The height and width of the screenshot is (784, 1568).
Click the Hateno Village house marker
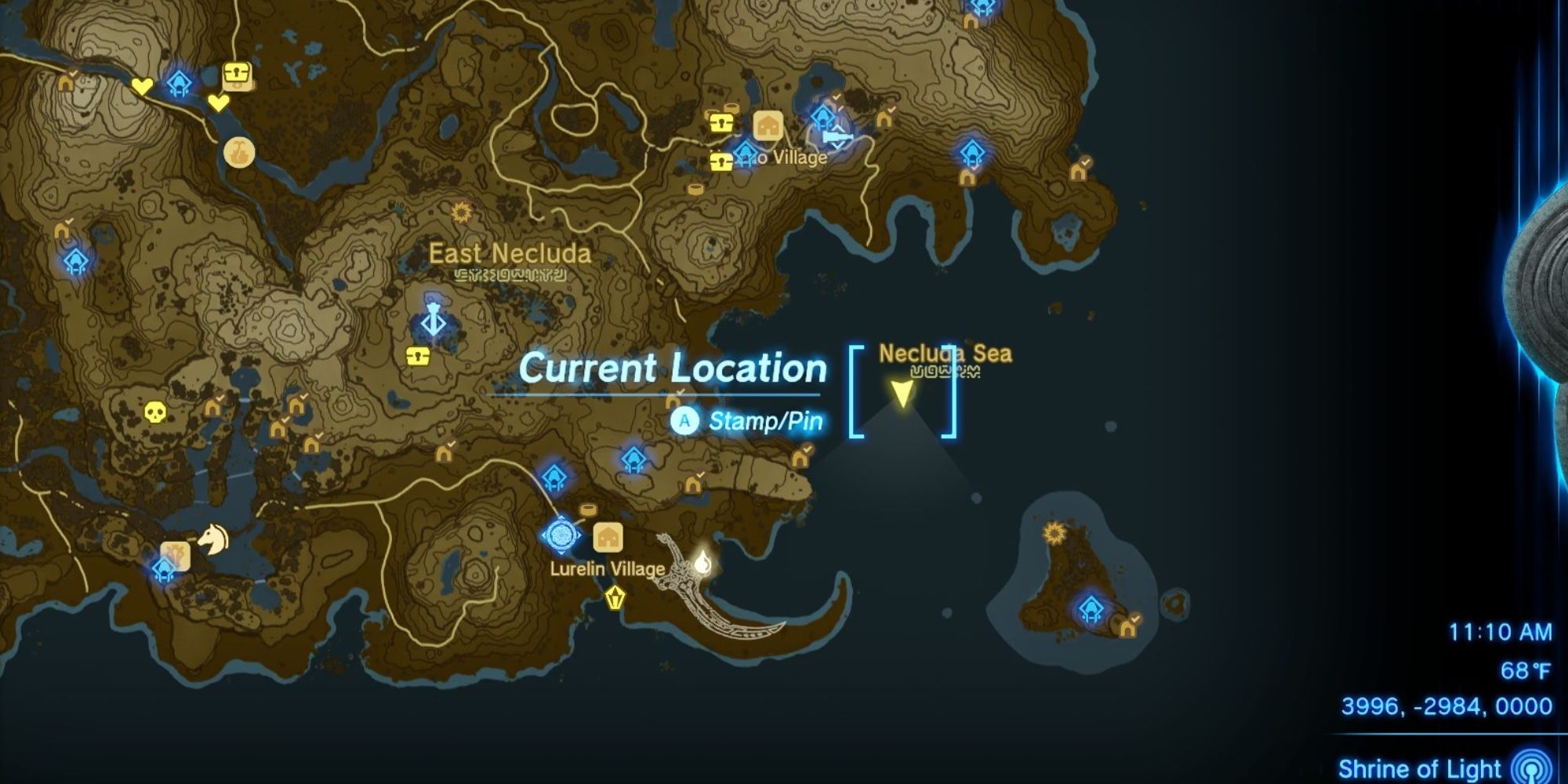(x=768, y=125)
